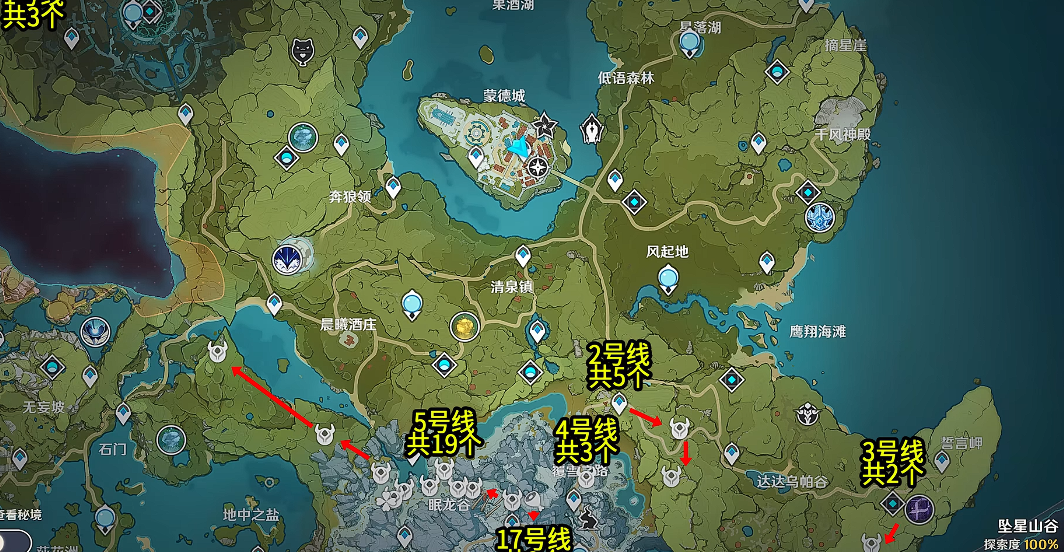The image size is (1064, 552).
Task: Select the Knights of Favonius compass icon in Mondstadt
Action: (540, 166)
